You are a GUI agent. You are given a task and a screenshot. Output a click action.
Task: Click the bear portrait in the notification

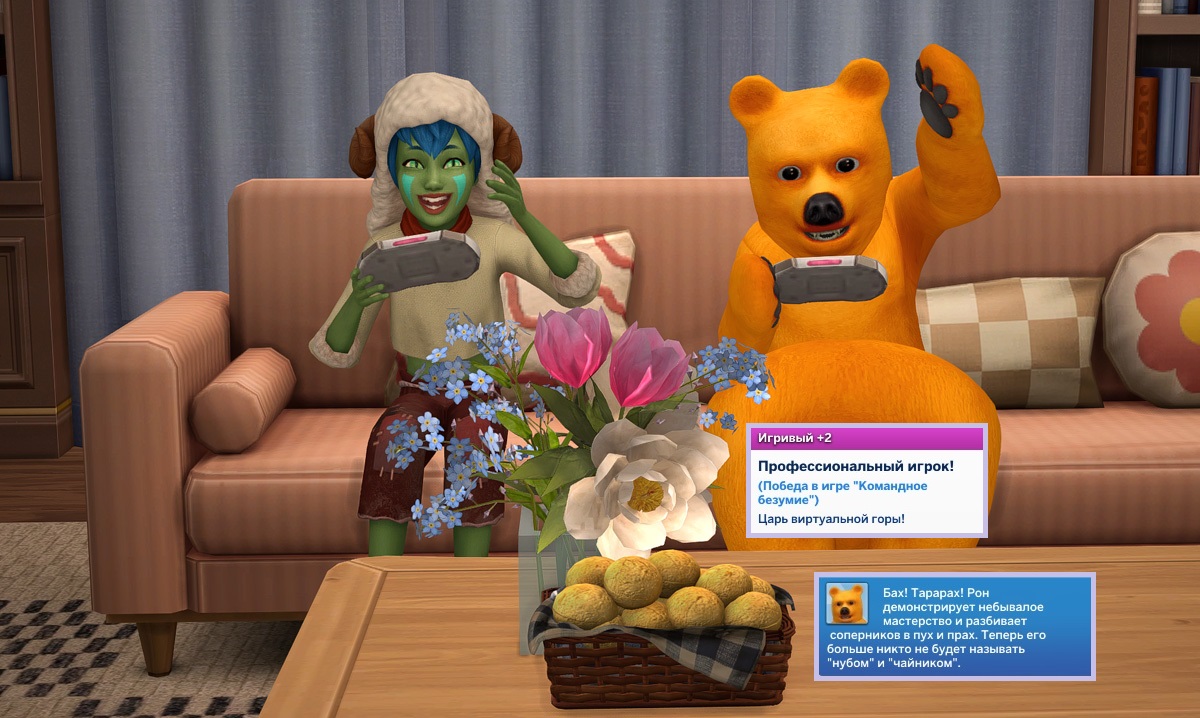click(x=846, y=603)
